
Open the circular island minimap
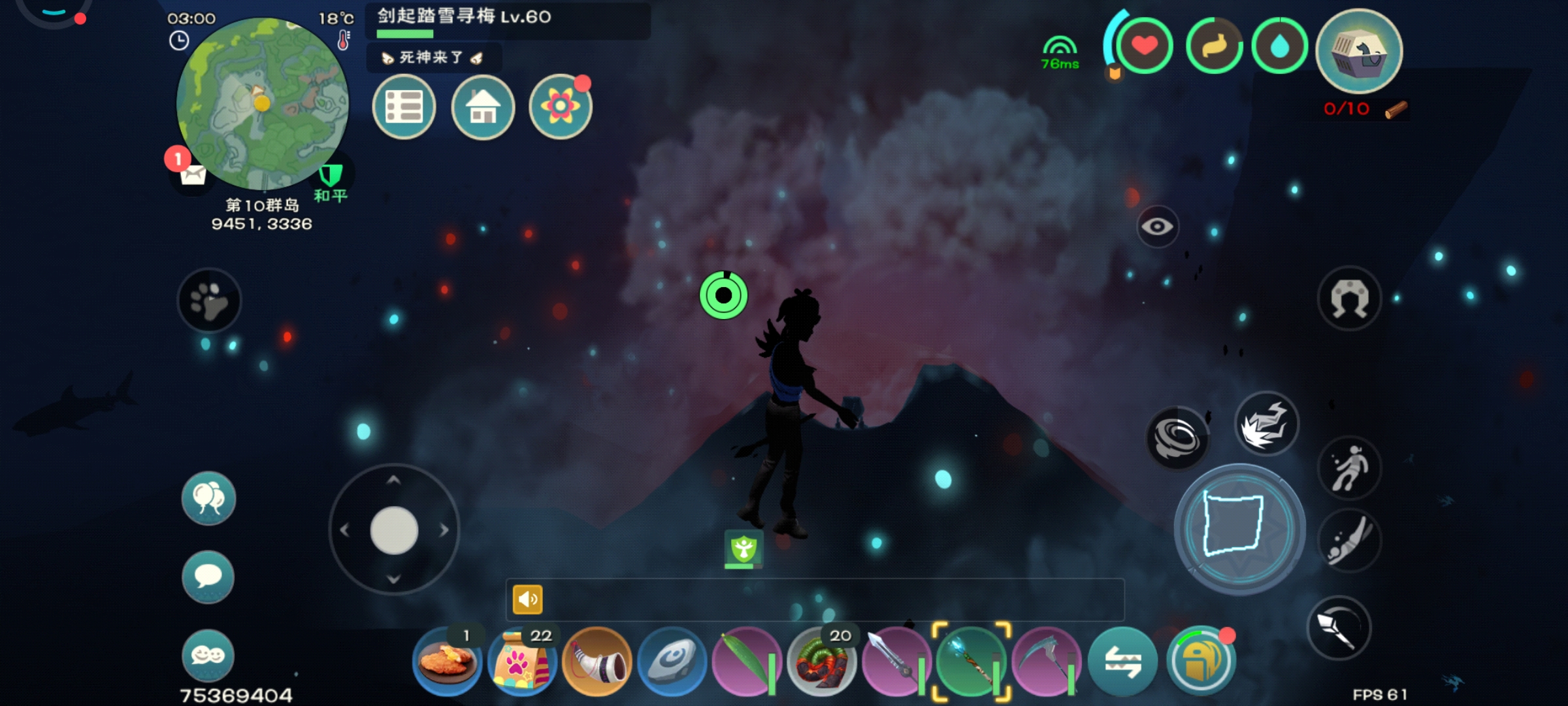[x=263, y=103]
